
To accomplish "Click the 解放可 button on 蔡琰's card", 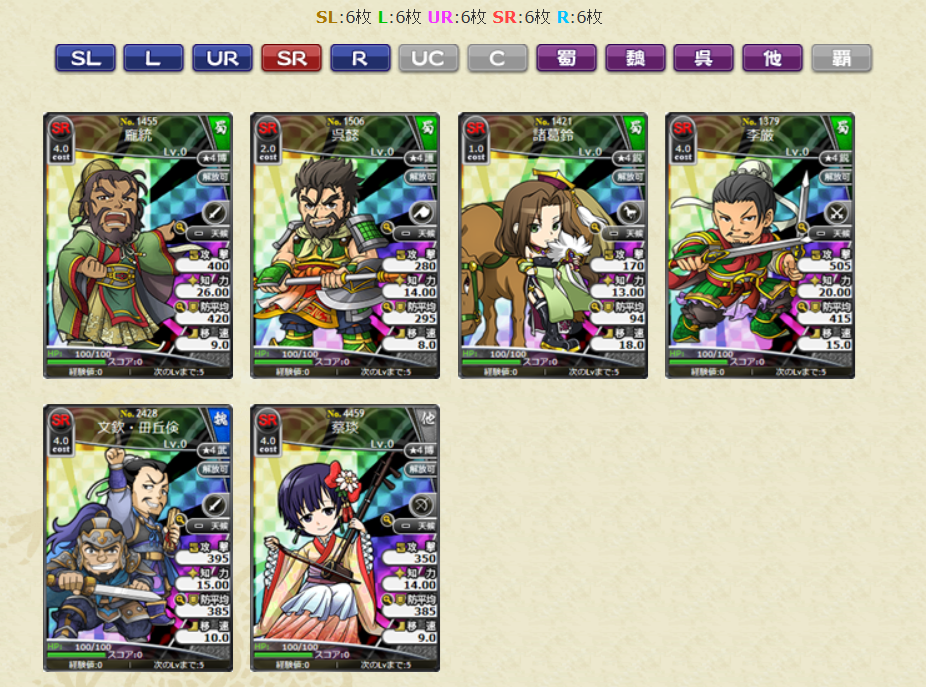I will [422, 468].
